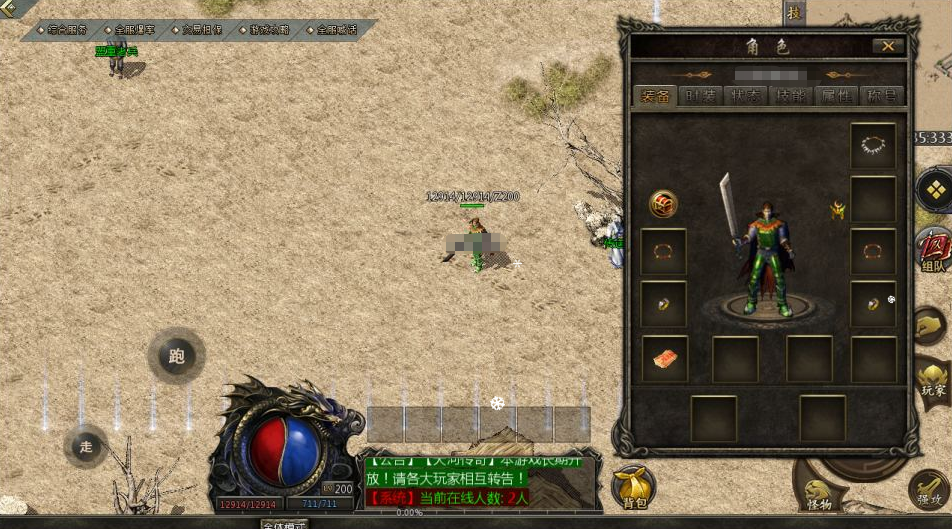The image size is (952, 529).
Task: Click the red treasure chest icon
Action: click(x=663, y=204)
